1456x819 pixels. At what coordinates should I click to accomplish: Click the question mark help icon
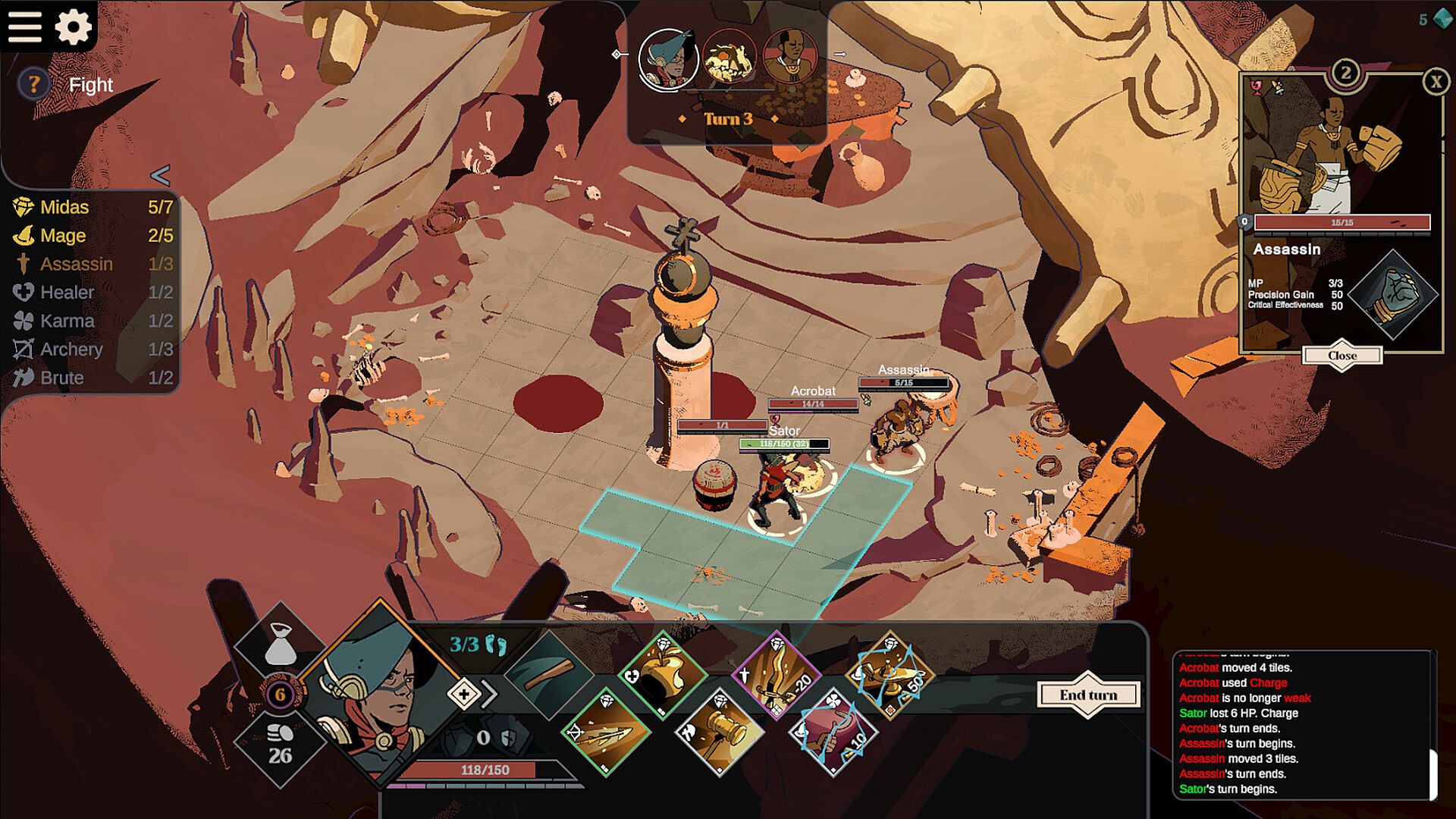coord(33,84)
